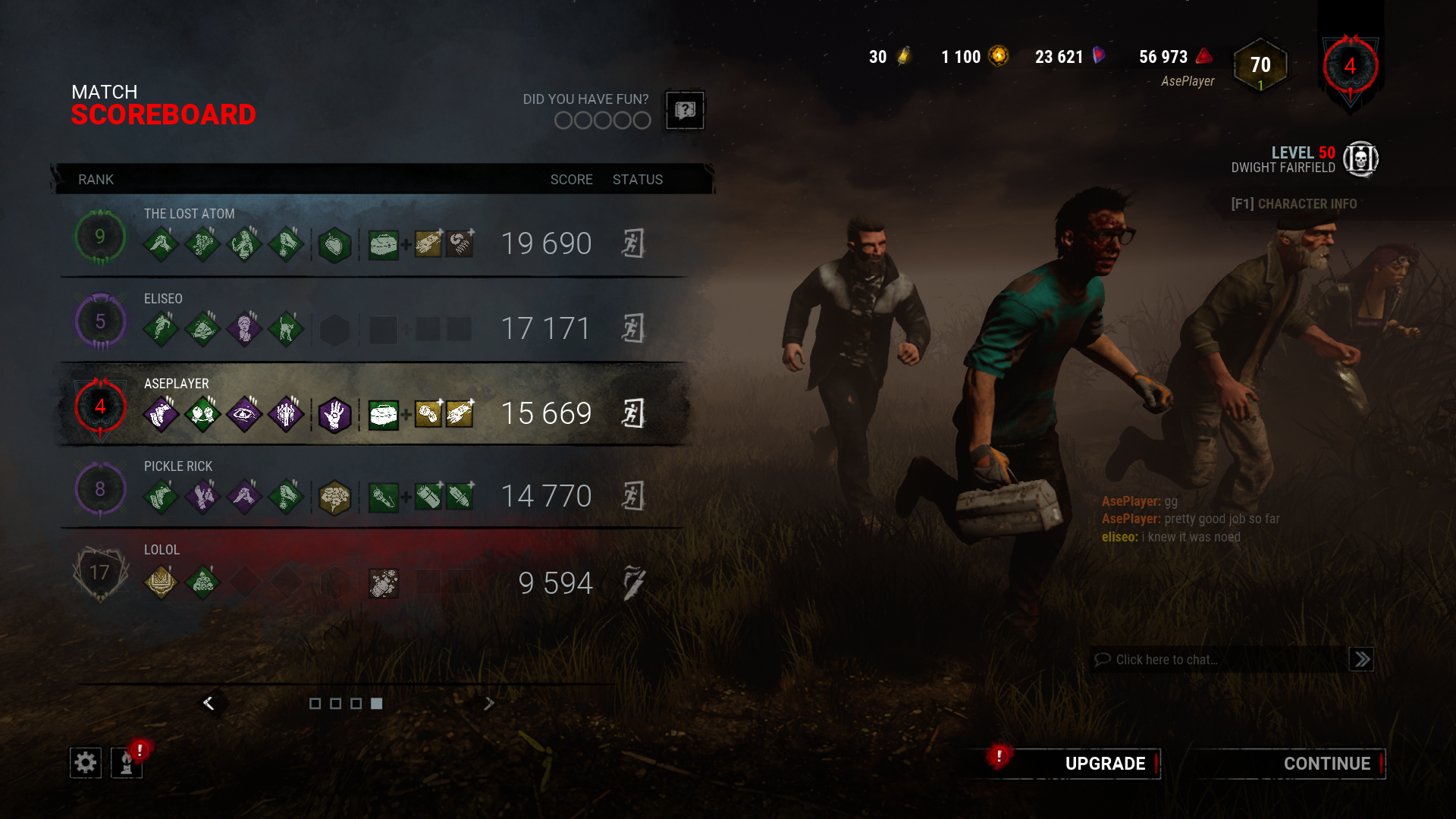Select the first scoreboard page square

point(315,704)
